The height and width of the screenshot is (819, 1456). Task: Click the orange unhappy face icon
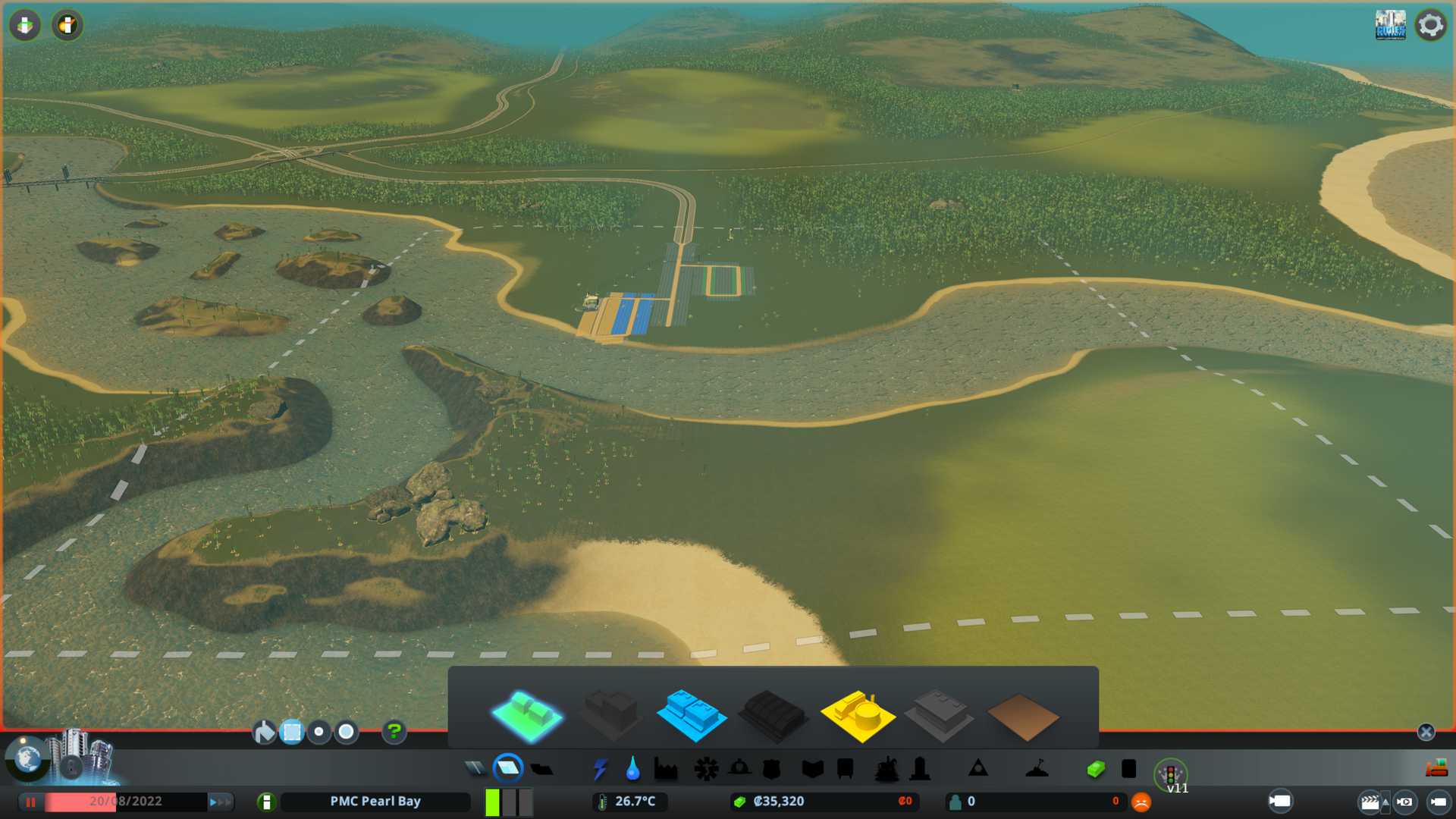point(1141,802)
